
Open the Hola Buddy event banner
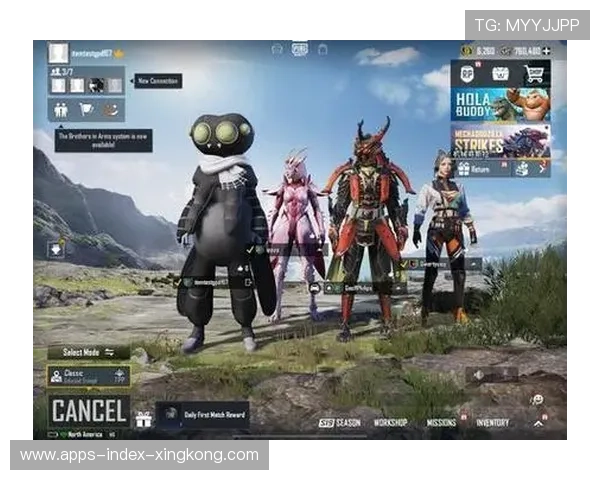coord(501,104)
